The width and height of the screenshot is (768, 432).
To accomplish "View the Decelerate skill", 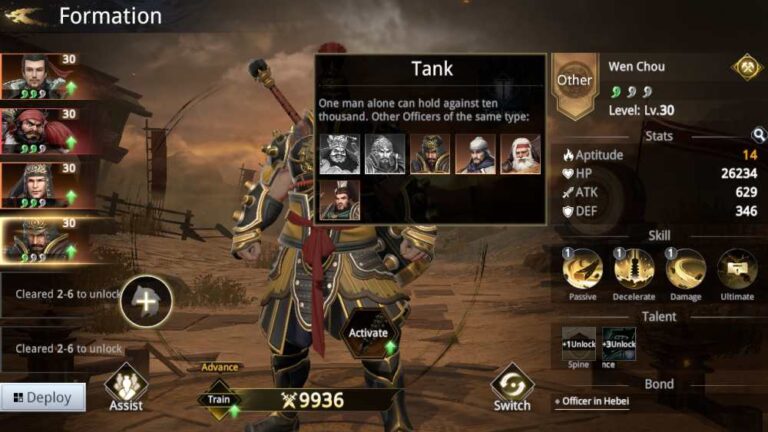I will click(633, 270).
